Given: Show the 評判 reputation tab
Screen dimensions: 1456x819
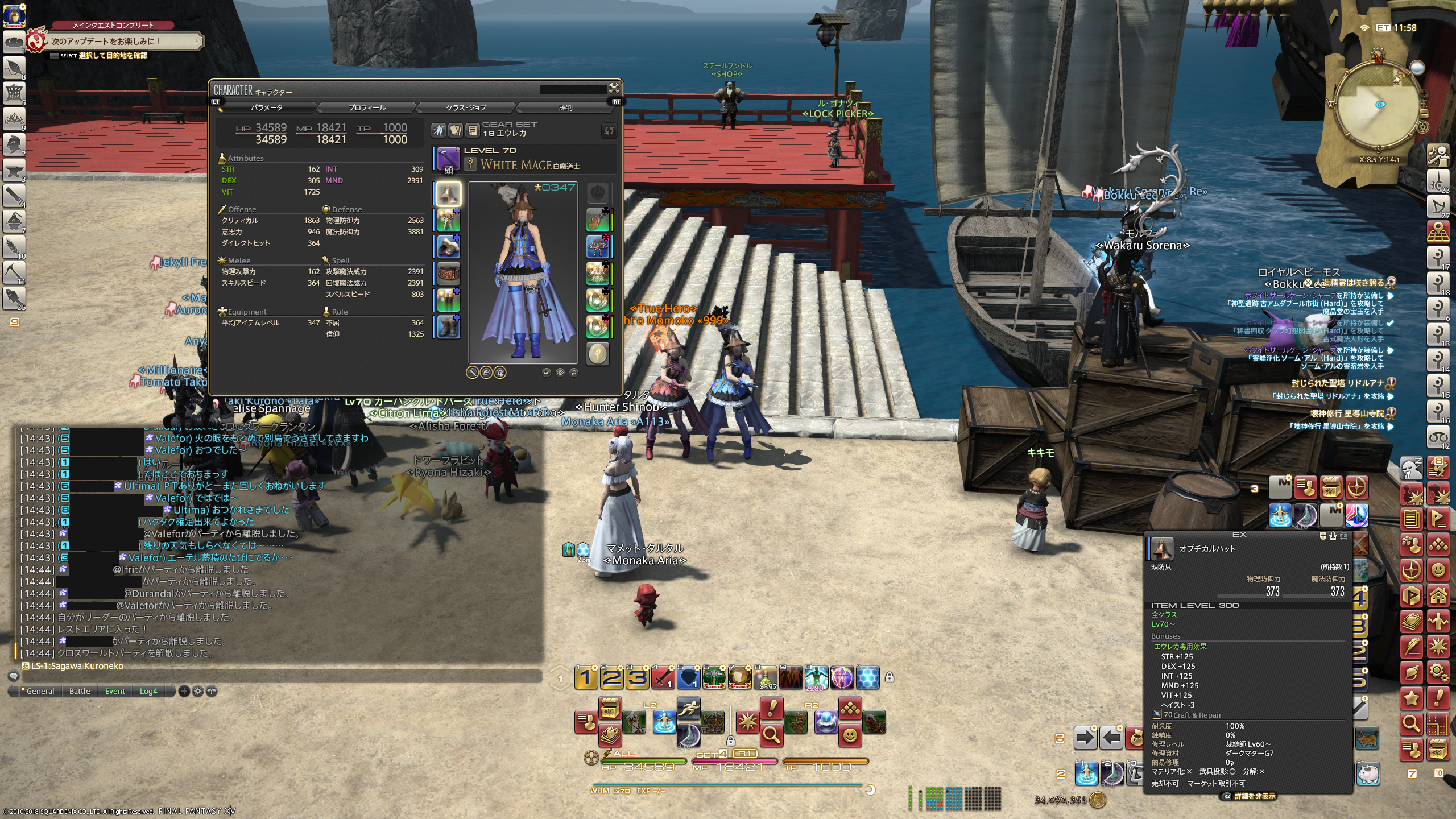Looking at the screenshot, I should (565, 107).
